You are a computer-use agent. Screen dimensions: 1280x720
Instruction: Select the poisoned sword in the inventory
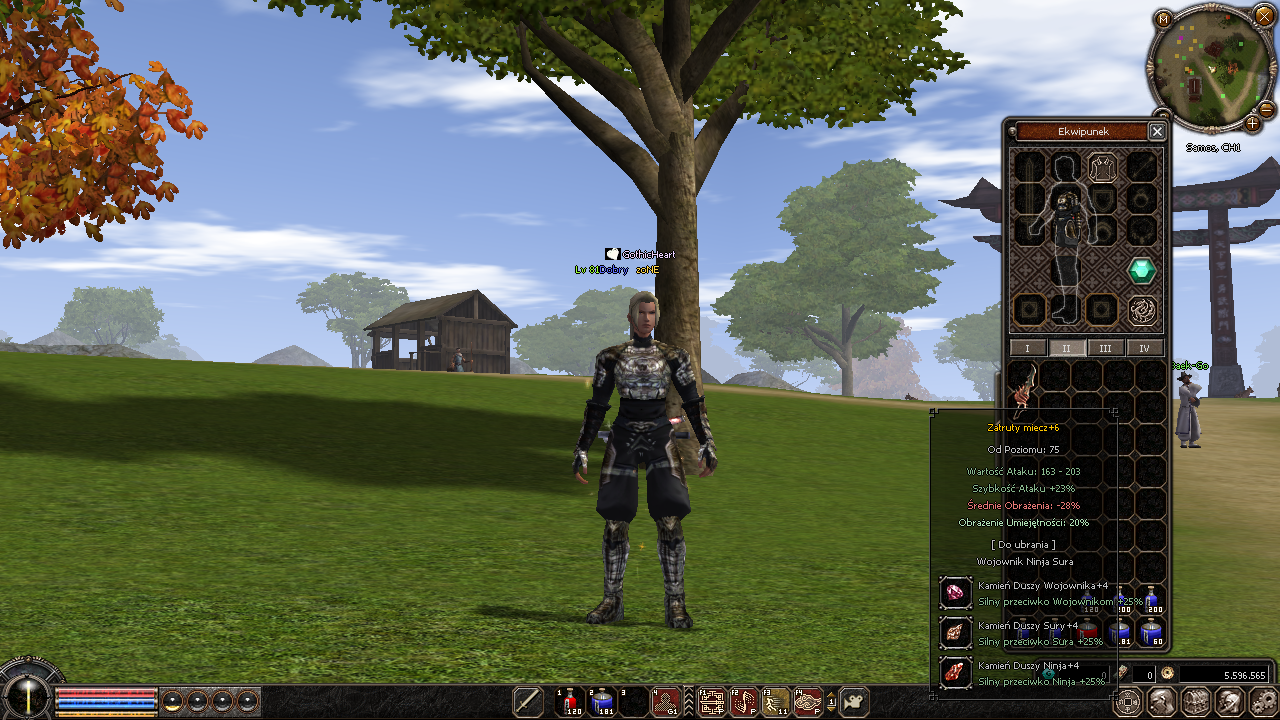[x=1021, y=385]
